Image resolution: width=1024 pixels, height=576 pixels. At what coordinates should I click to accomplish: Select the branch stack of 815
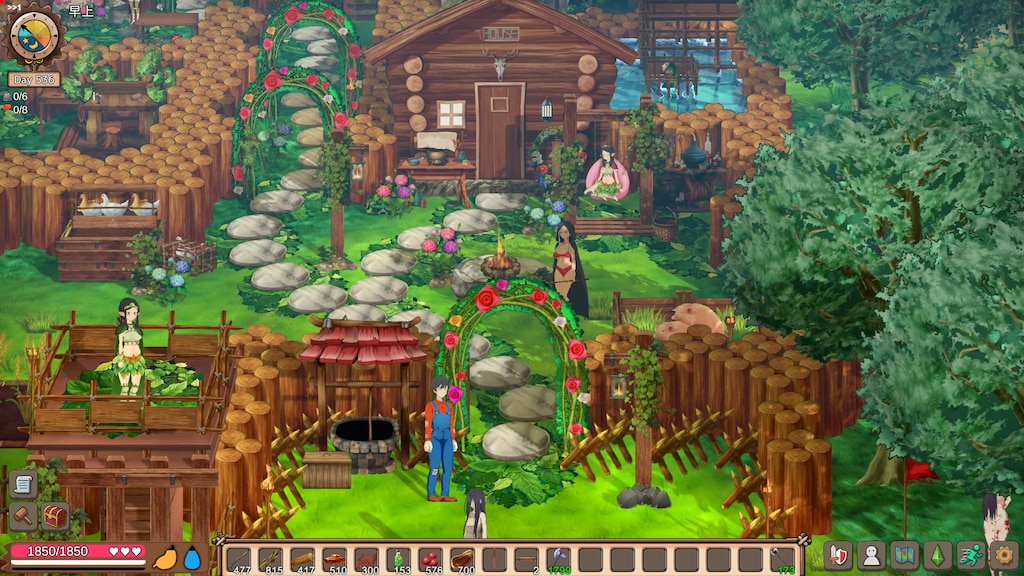click(x=270, y=560)
